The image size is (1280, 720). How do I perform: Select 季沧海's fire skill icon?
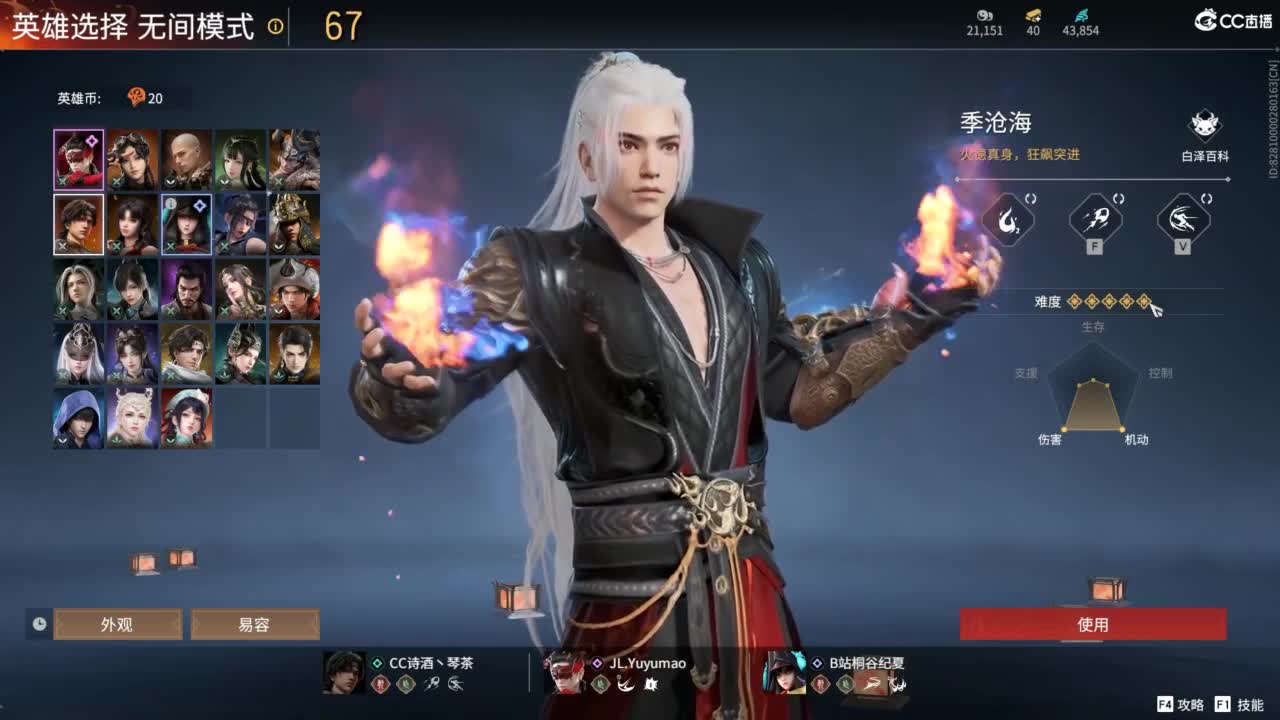(x=1007, y=221)
